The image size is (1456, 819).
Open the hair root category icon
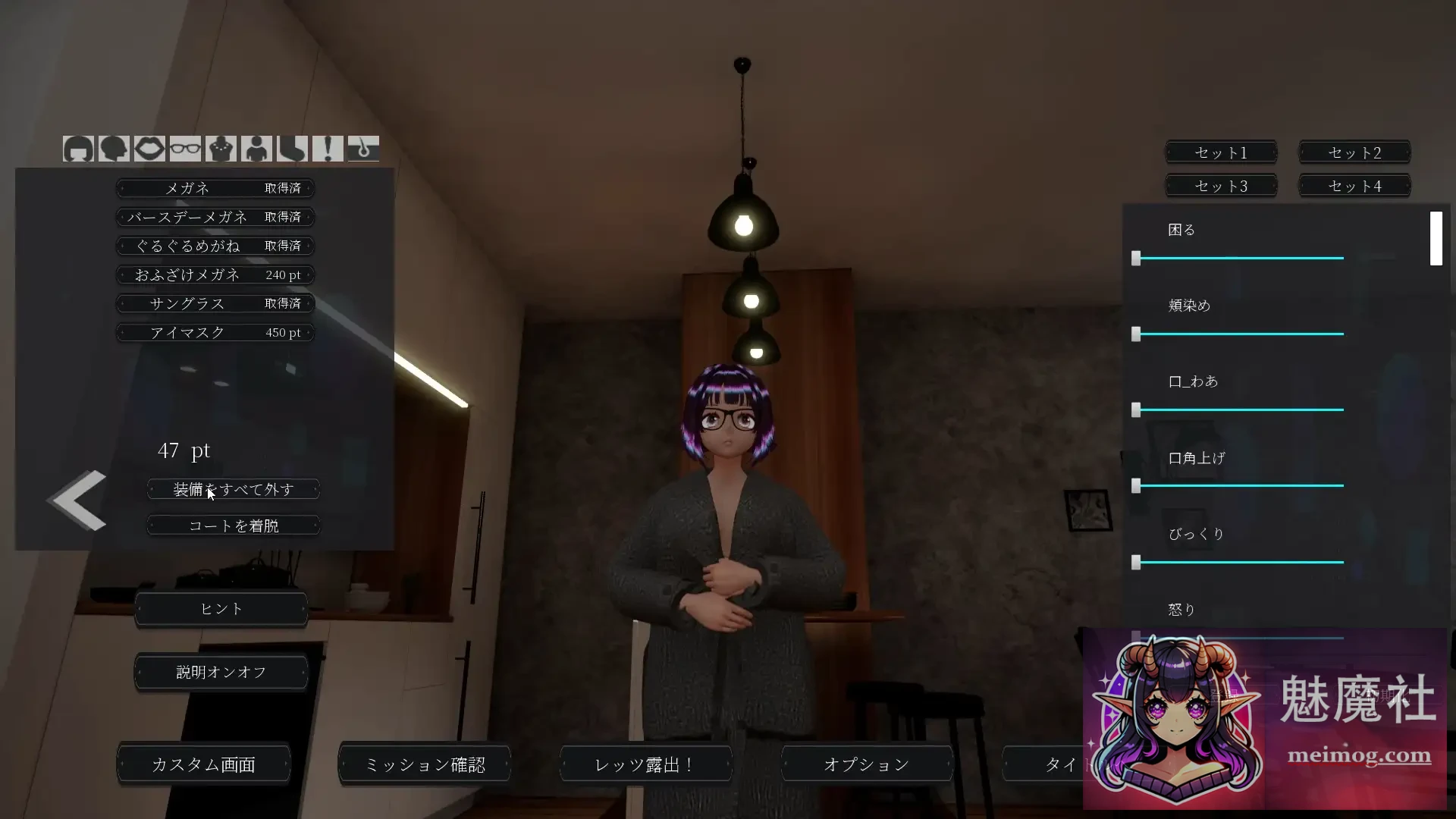coord(364,149)
